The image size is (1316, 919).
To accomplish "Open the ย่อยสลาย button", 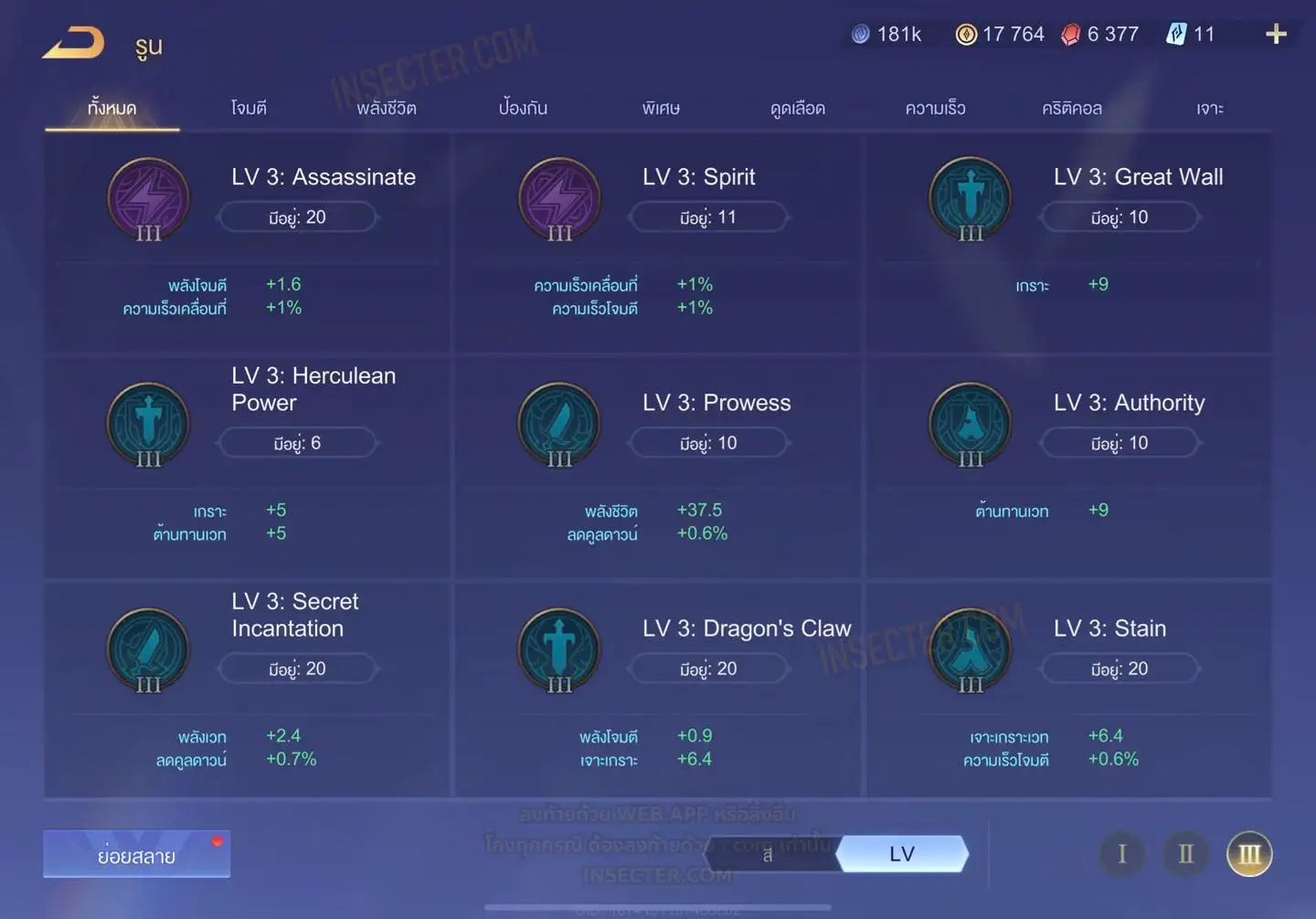I will coord(136,855).
